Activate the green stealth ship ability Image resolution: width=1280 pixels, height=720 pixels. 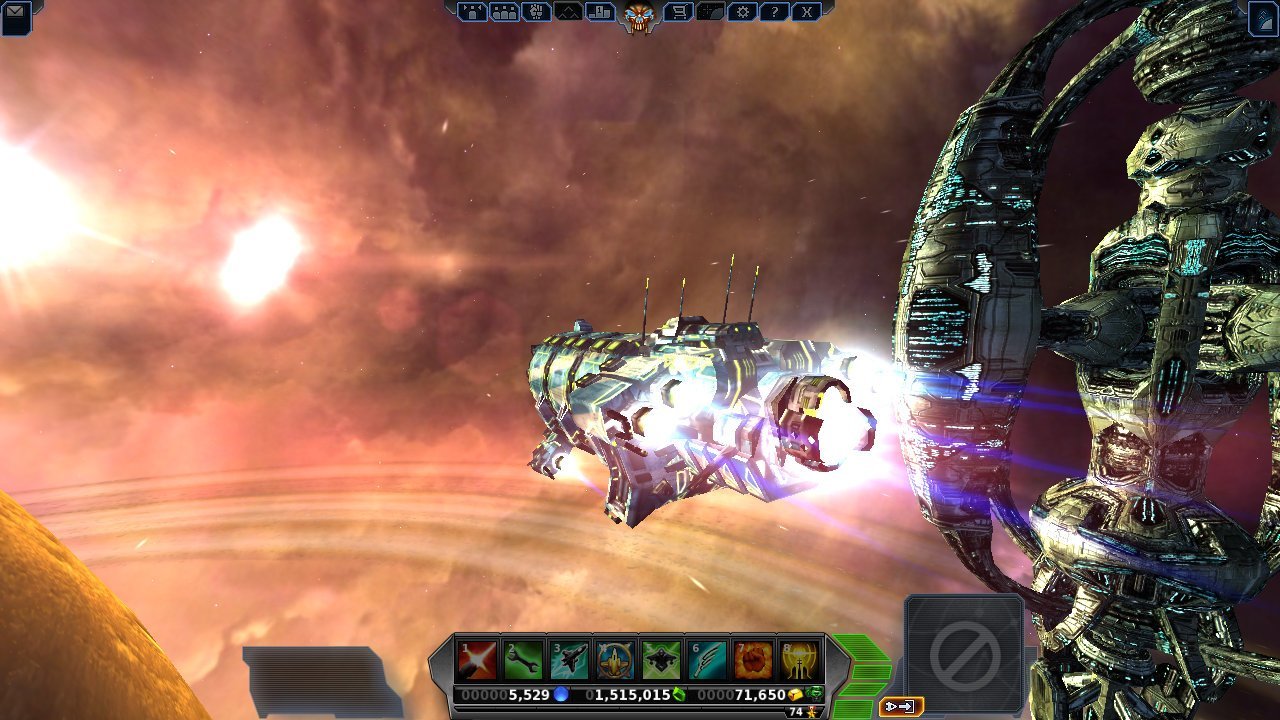pyautogui.click(x=661, y=660)
